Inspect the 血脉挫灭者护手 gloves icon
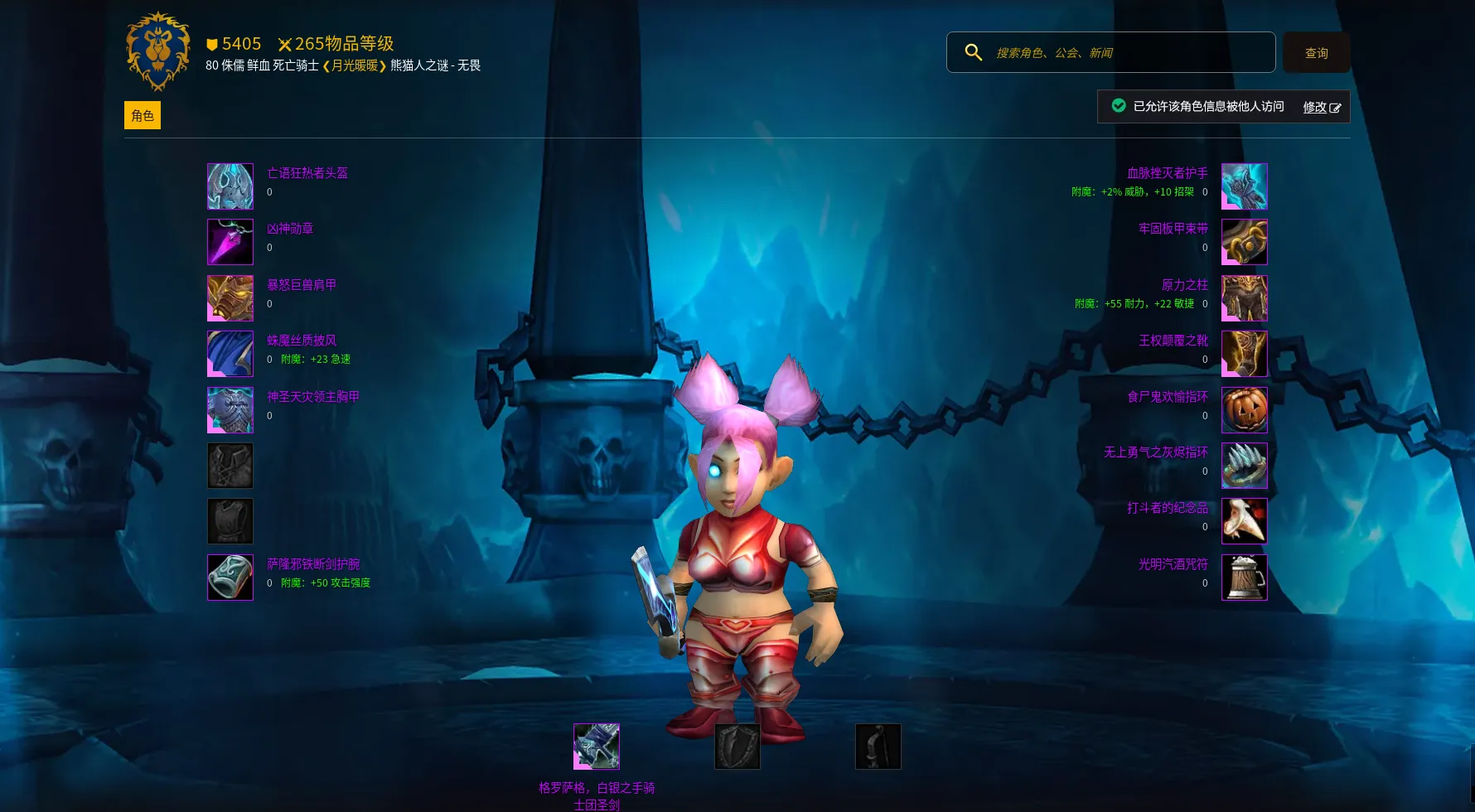Screen dimensions: 1475x812 1244,186
